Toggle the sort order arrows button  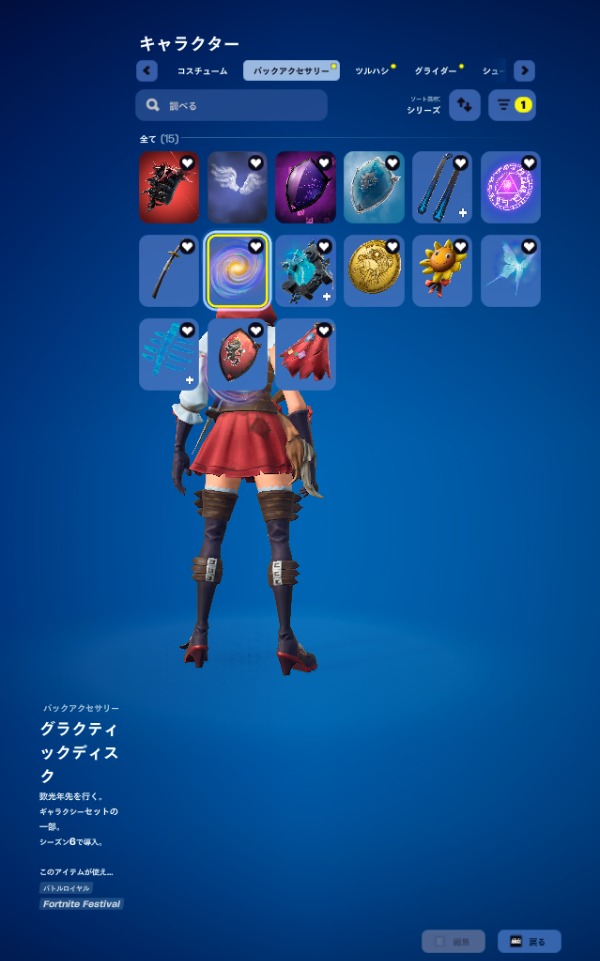point(465,105)
